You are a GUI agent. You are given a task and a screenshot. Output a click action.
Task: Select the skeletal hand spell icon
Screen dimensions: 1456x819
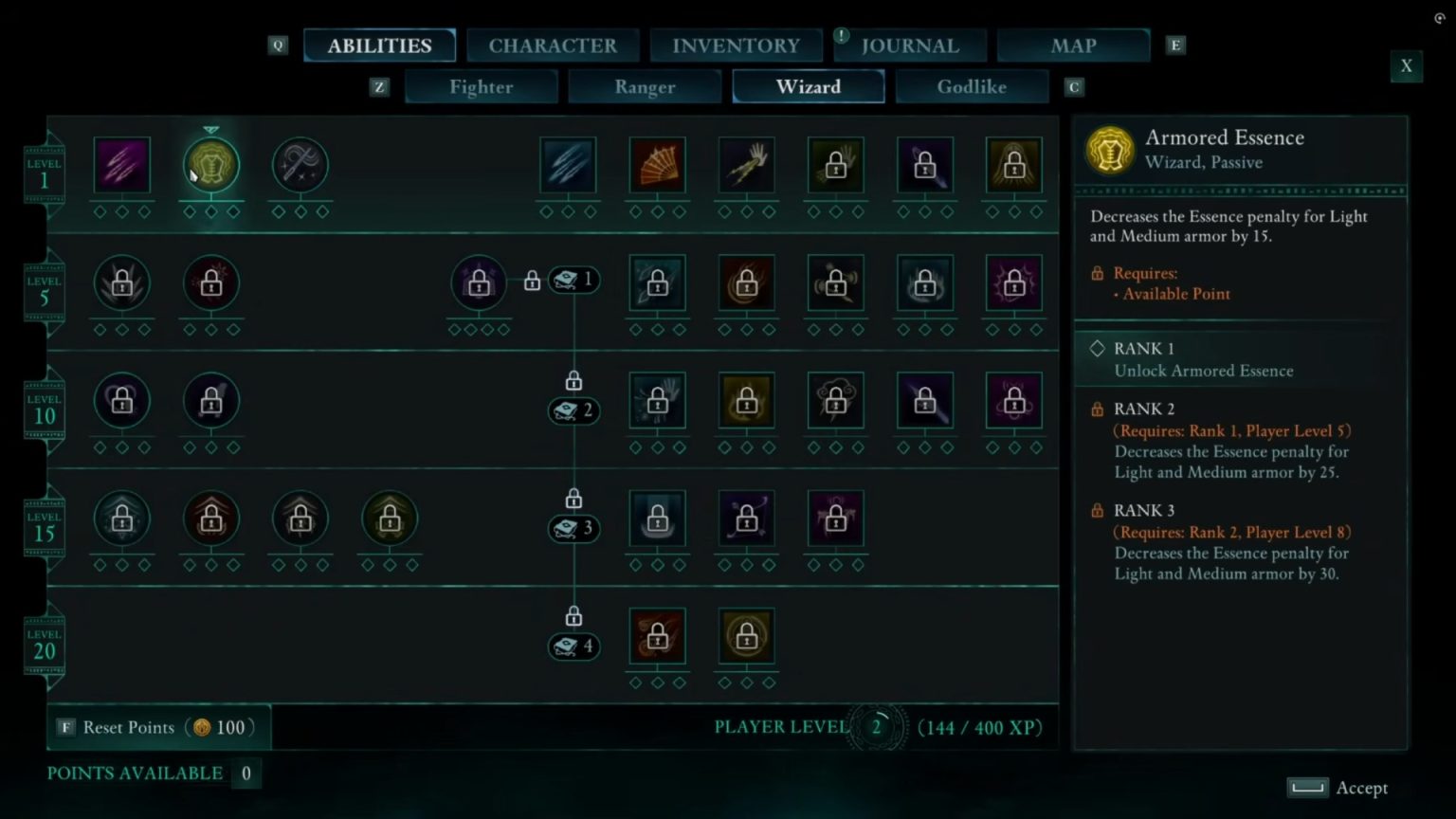pyautogui.click(x=746, y=164)
